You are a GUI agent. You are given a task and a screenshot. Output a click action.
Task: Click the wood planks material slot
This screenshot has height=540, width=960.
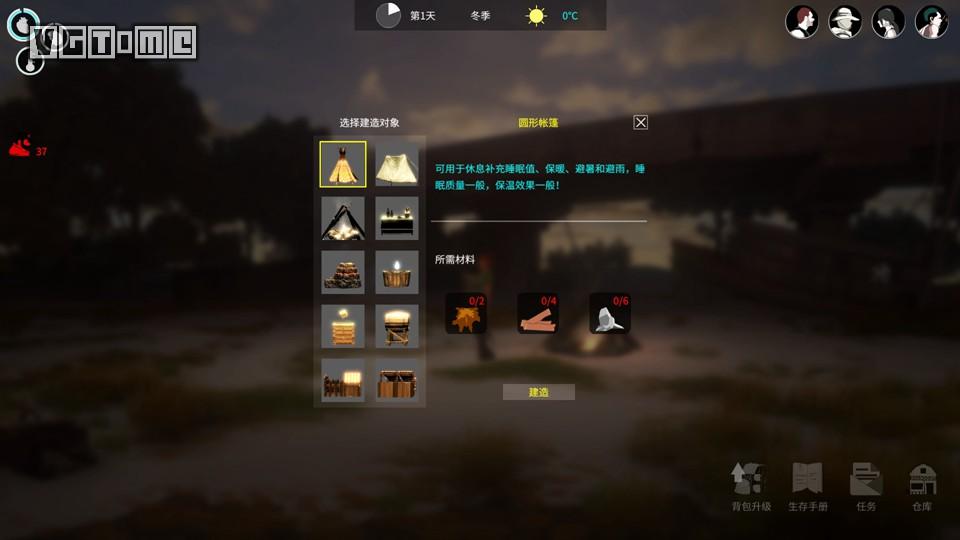coord(538,313)
